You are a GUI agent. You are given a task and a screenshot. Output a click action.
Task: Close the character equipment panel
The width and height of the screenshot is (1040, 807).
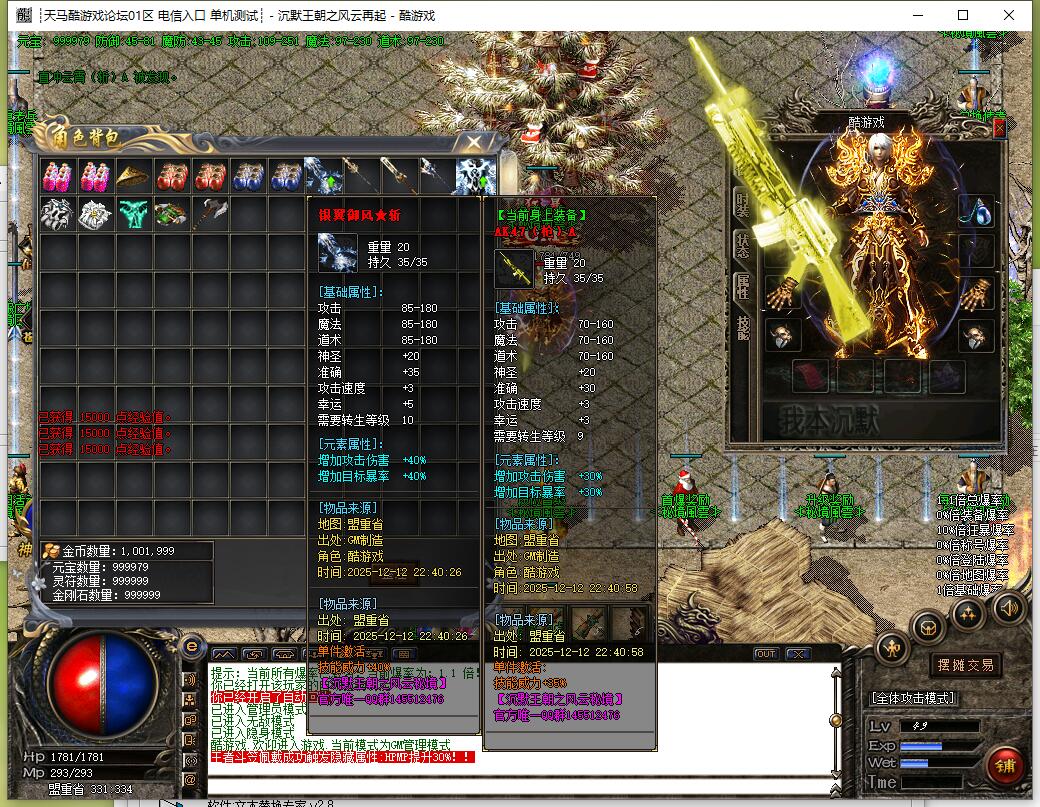999,128
